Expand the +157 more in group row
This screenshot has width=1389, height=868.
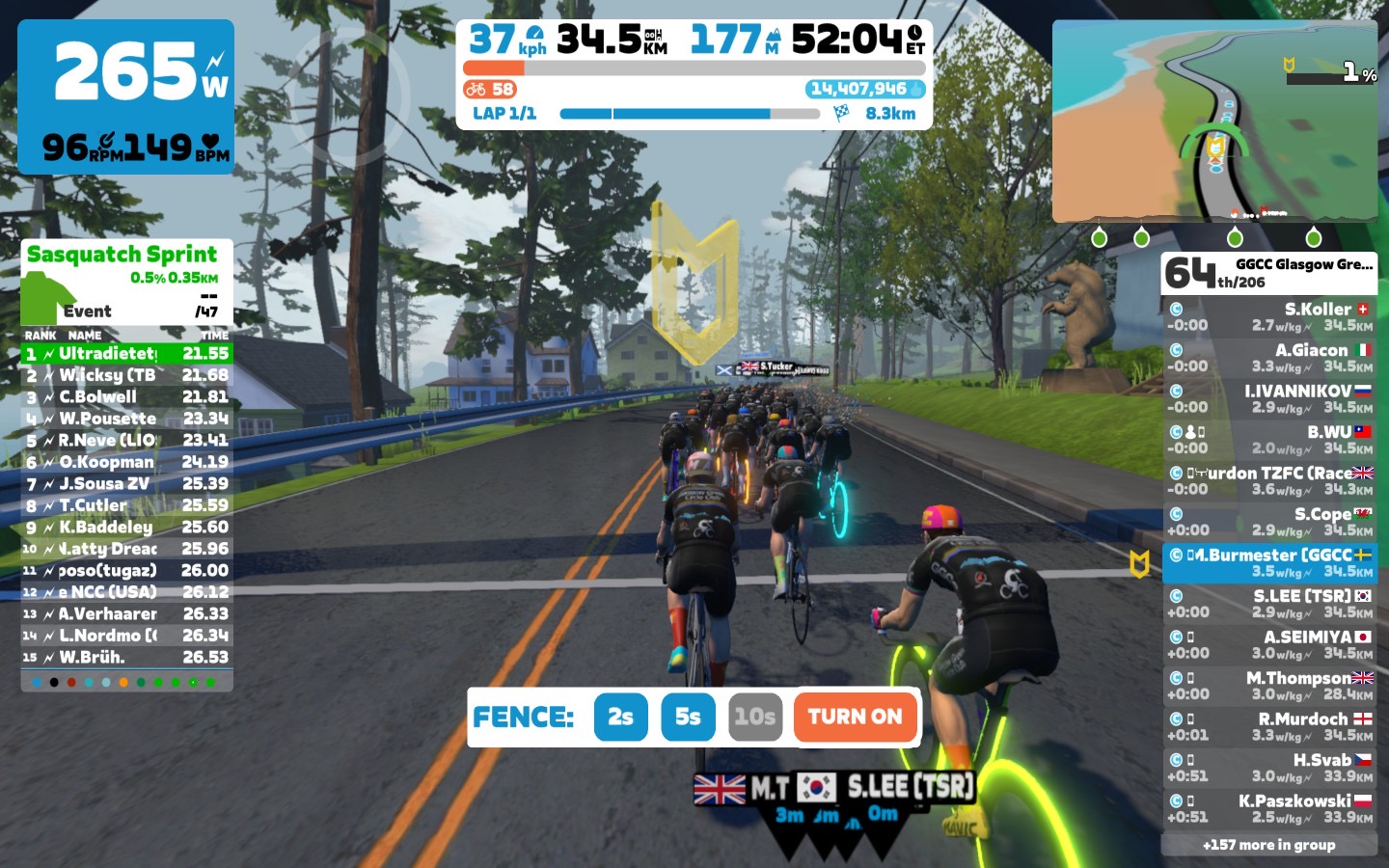(1269, 845)
